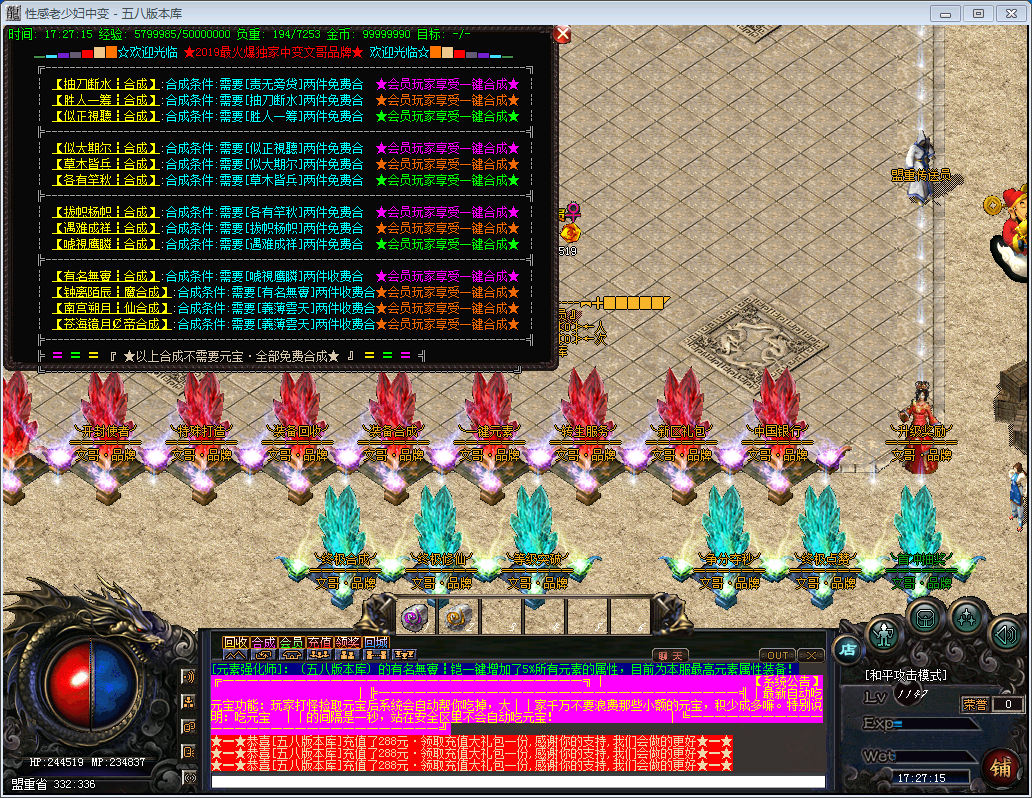Image resolution: width=1032 pixels, height=798 pixels.
Task: Close the synthesis dialog with the red X
Action: (x=562, y=34)
